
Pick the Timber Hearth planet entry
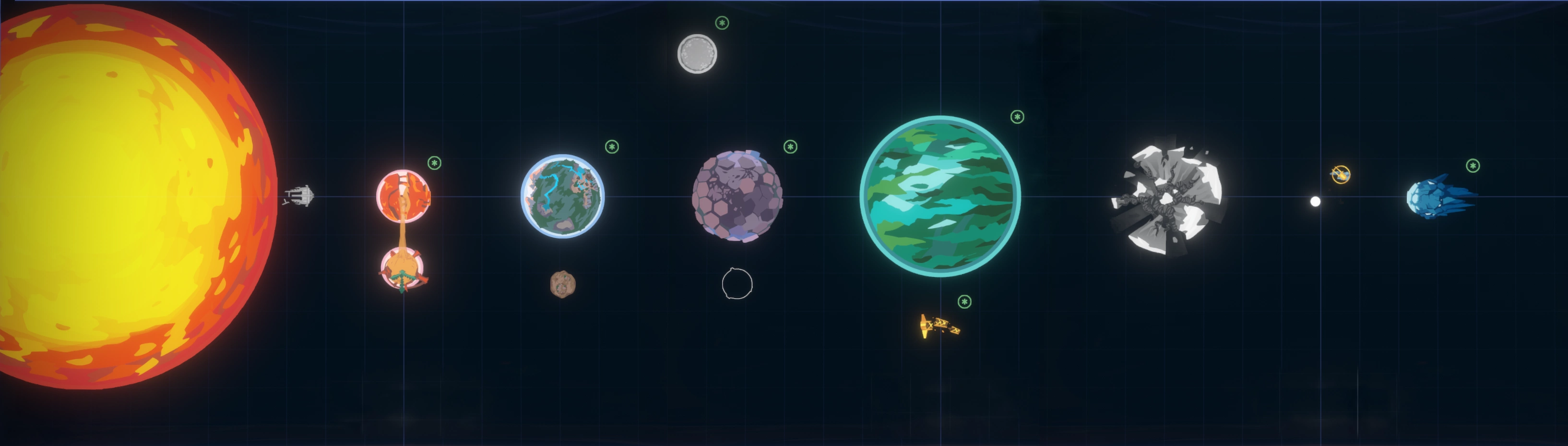tap(562, 195)
